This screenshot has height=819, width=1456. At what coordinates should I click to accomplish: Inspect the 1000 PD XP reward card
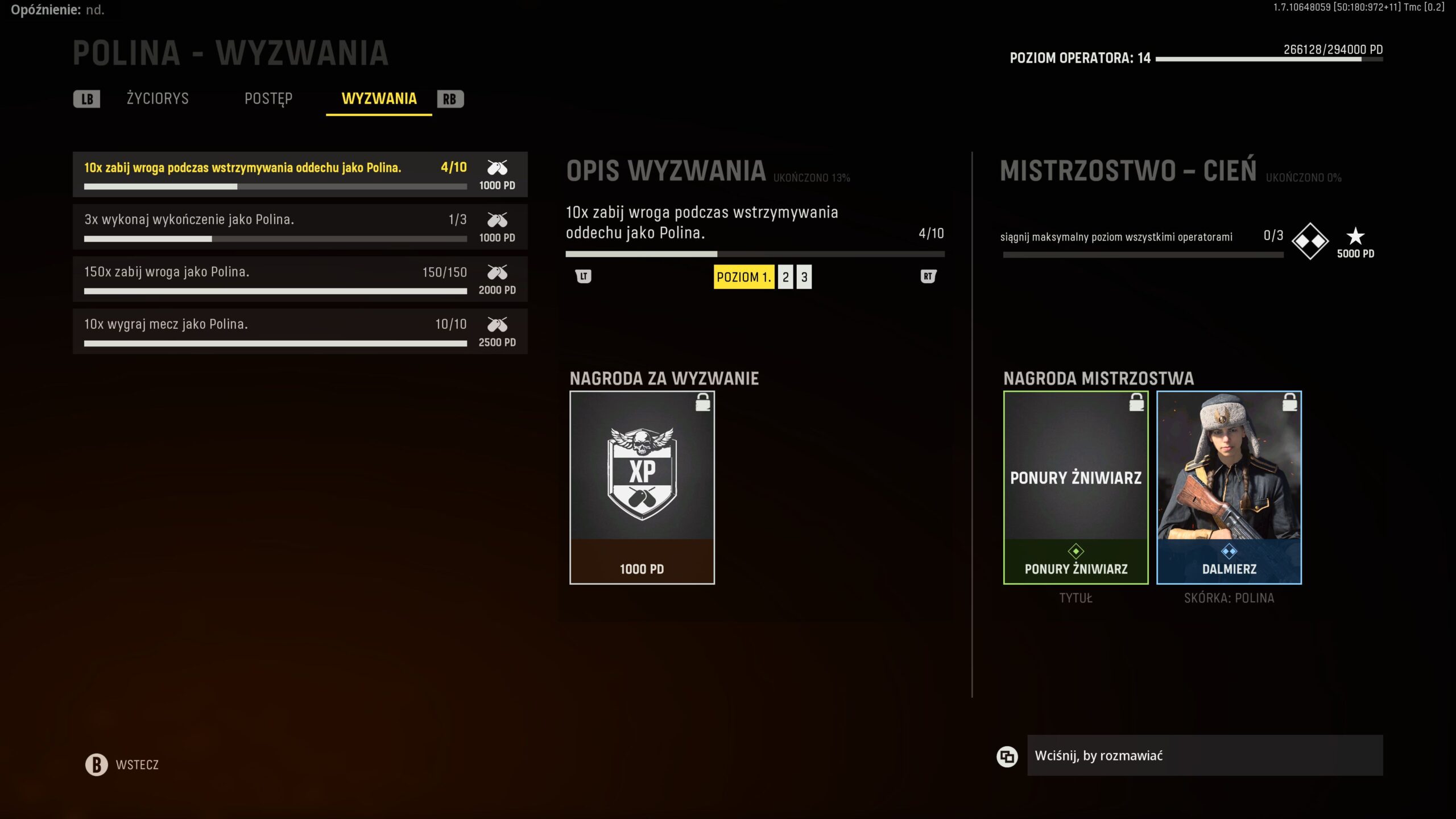point(642,487)
